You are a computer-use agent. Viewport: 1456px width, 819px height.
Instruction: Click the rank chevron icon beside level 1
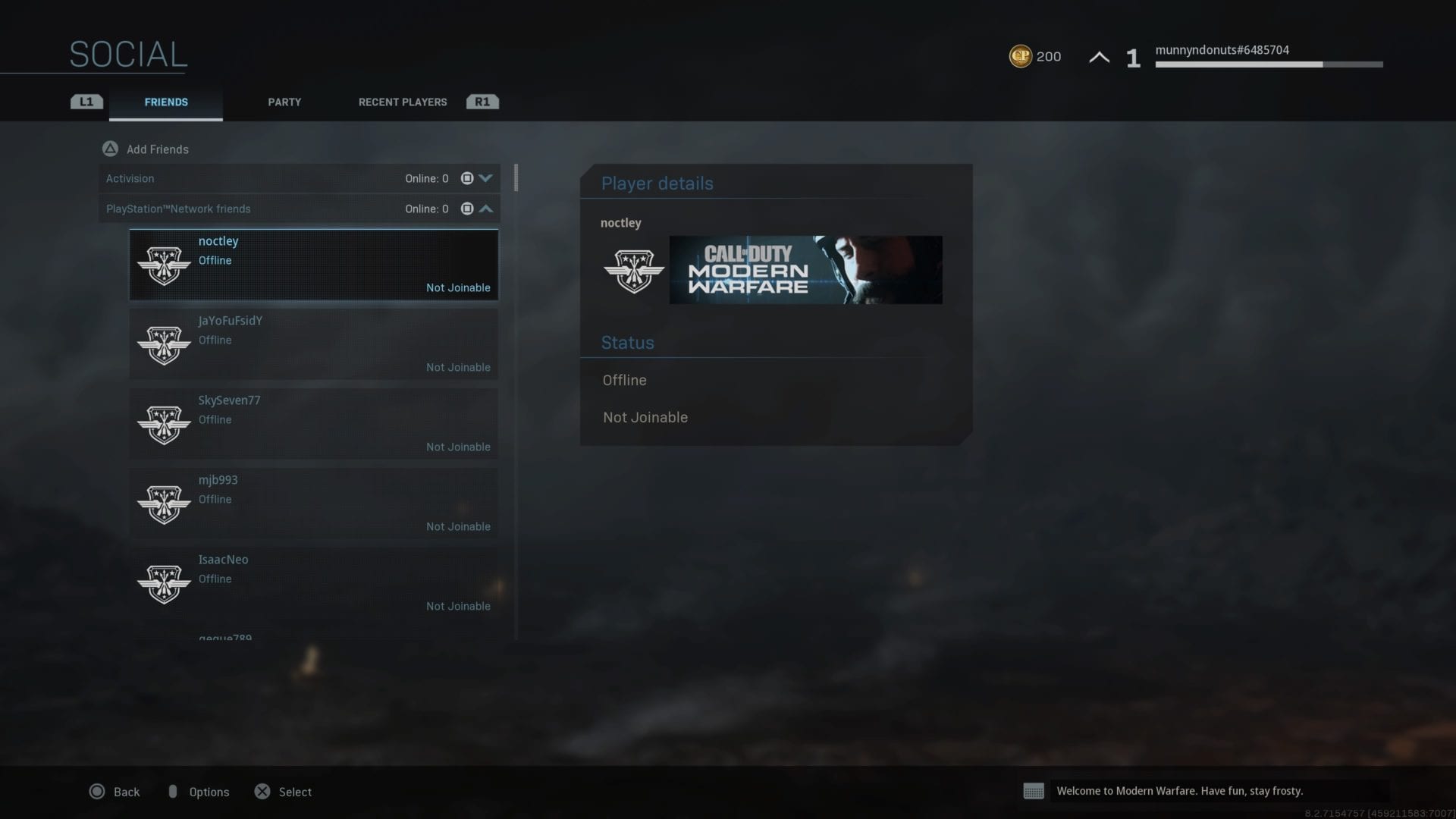tap(1099, 56)
